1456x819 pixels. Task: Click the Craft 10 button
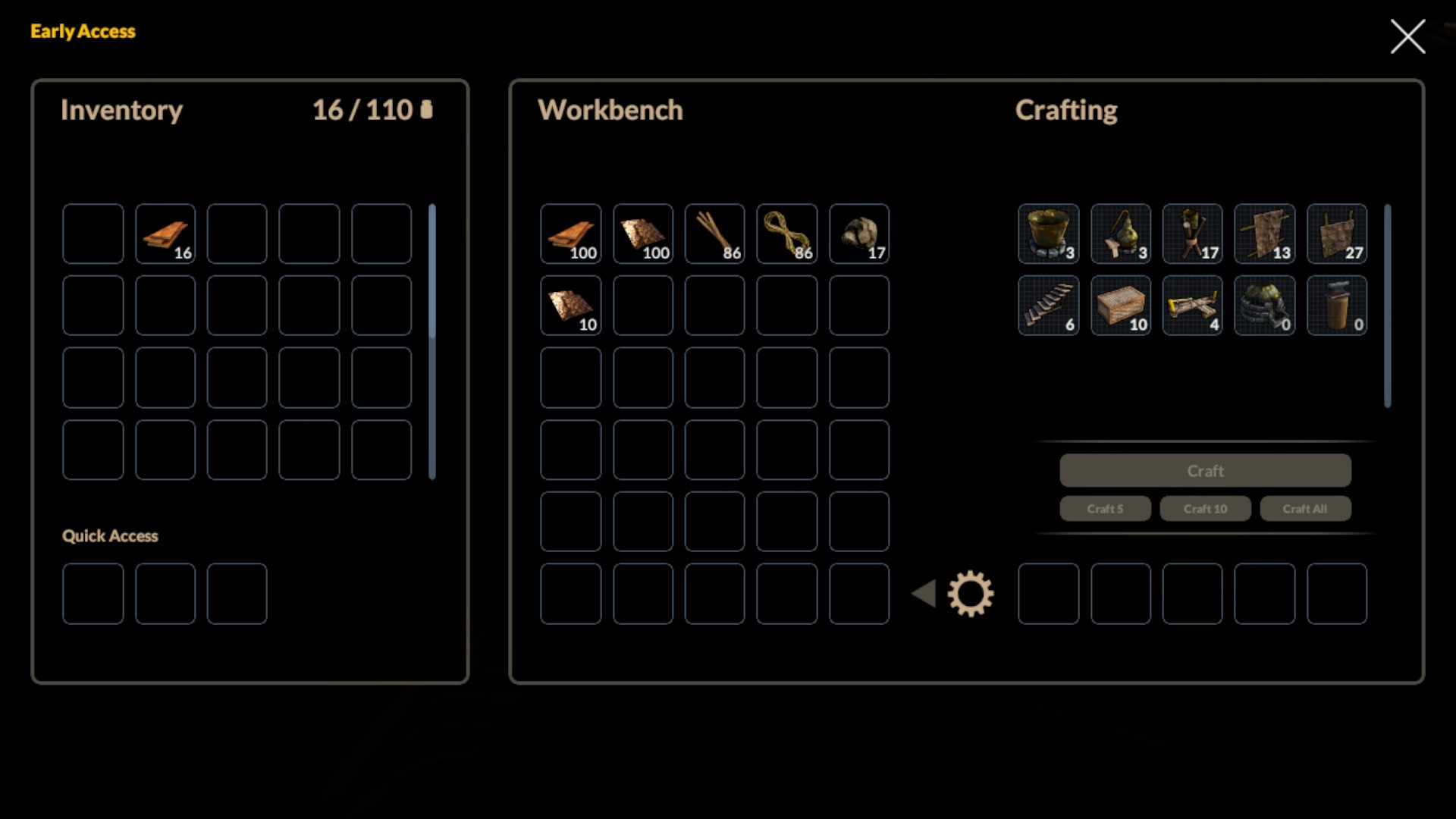click(x=1205, y=509)
